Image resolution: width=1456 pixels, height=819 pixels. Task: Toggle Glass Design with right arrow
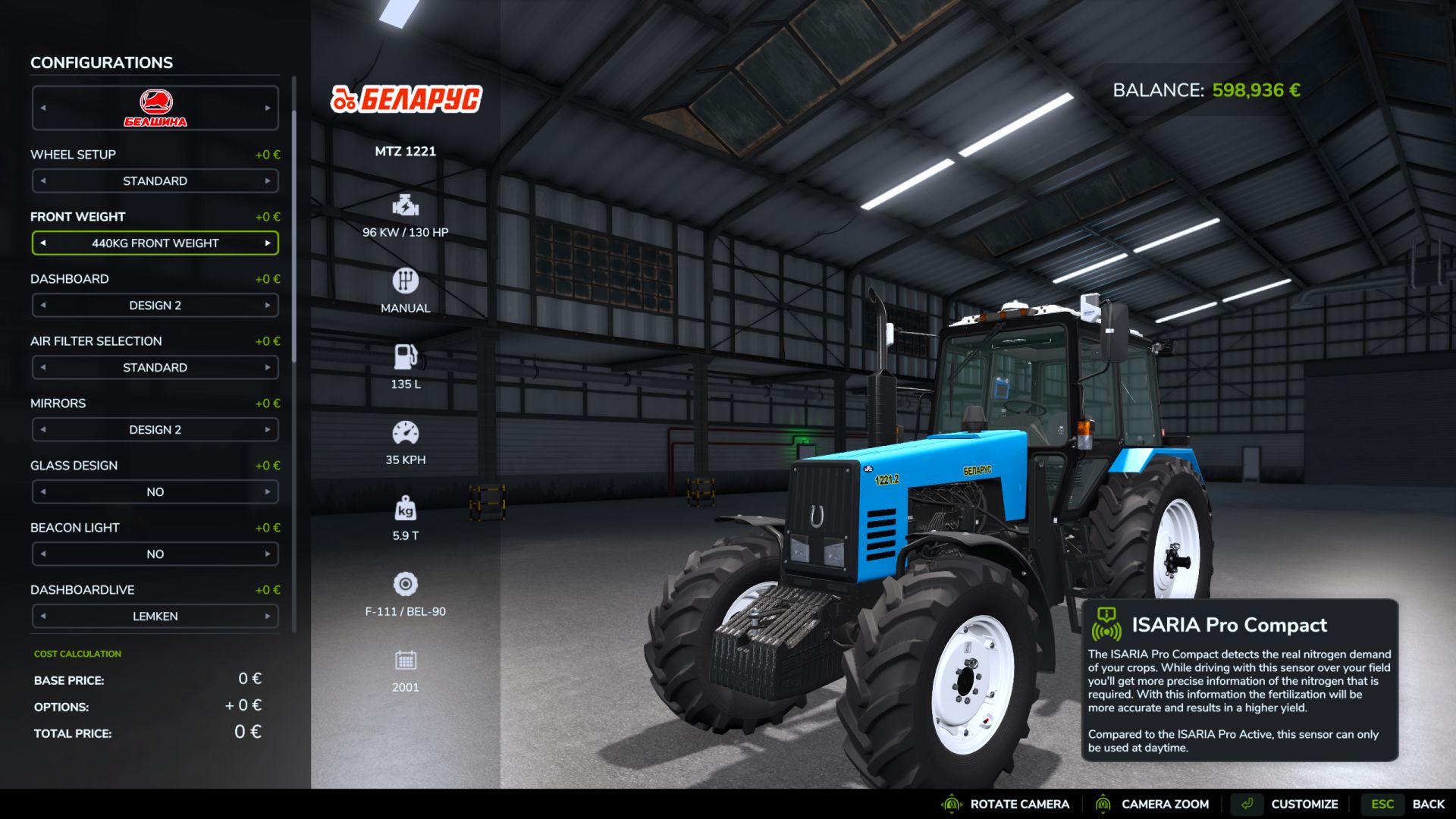pyautogui.click(x=268, y=492)
